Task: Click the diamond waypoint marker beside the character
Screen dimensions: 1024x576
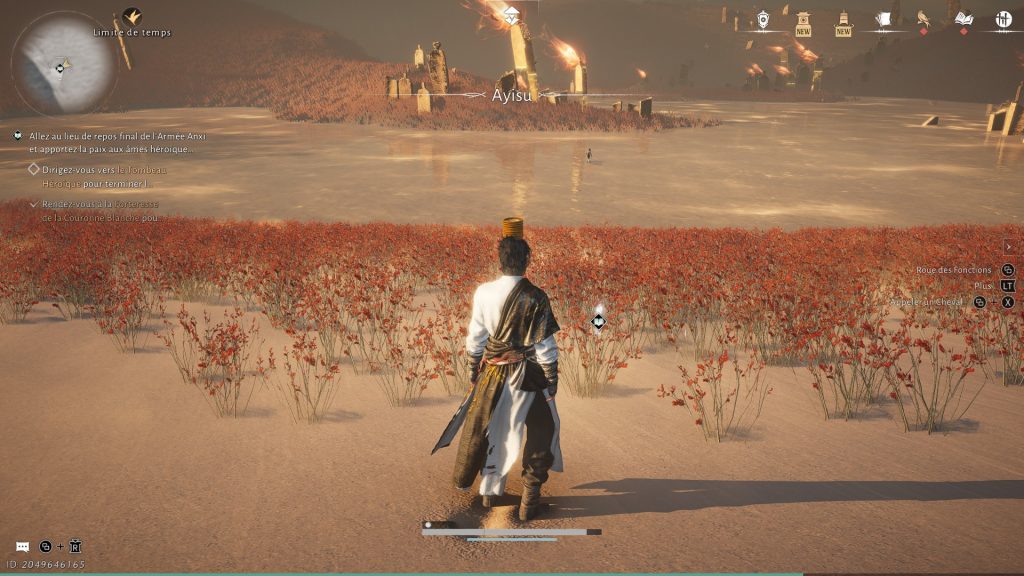Action: coord(598,320)
